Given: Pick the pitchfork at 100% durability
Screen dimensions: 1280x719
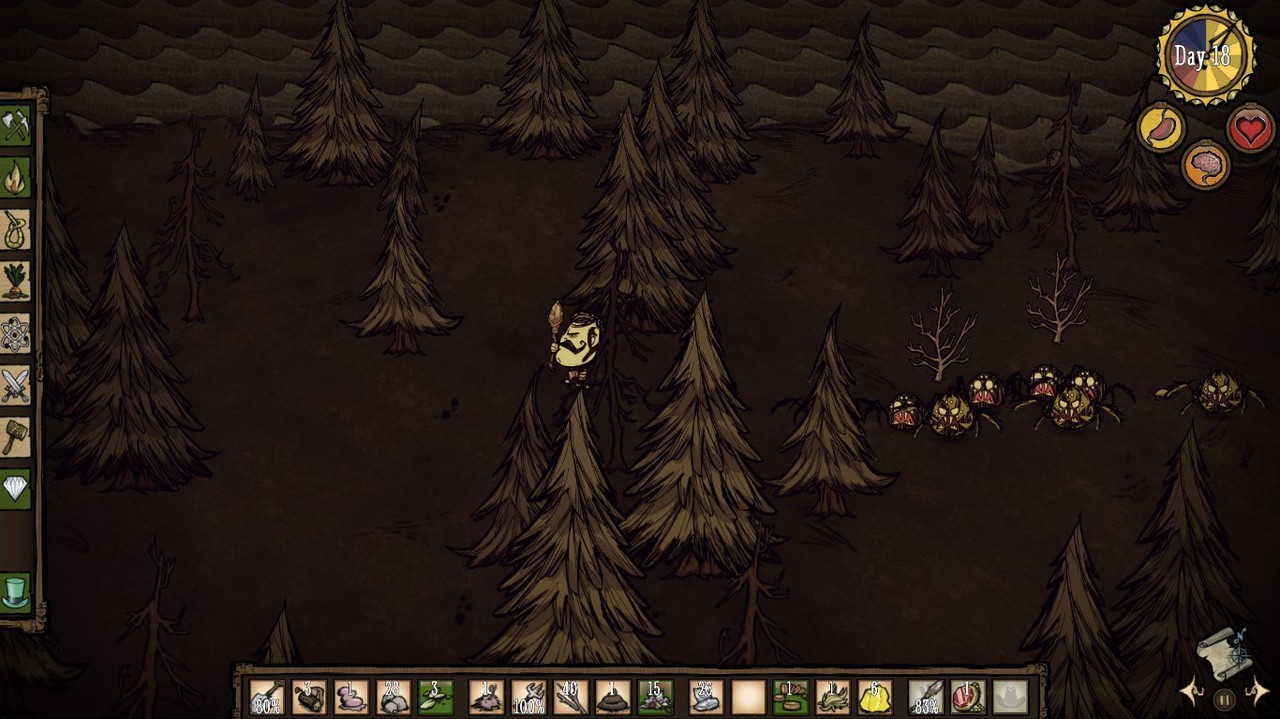Looking at the screenshot, I should click(x=529, y=697).
